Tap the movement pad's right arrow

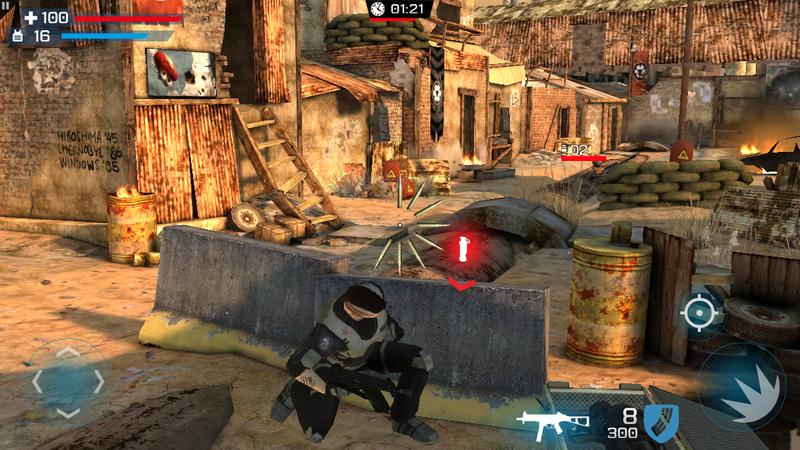click(98, 381)
